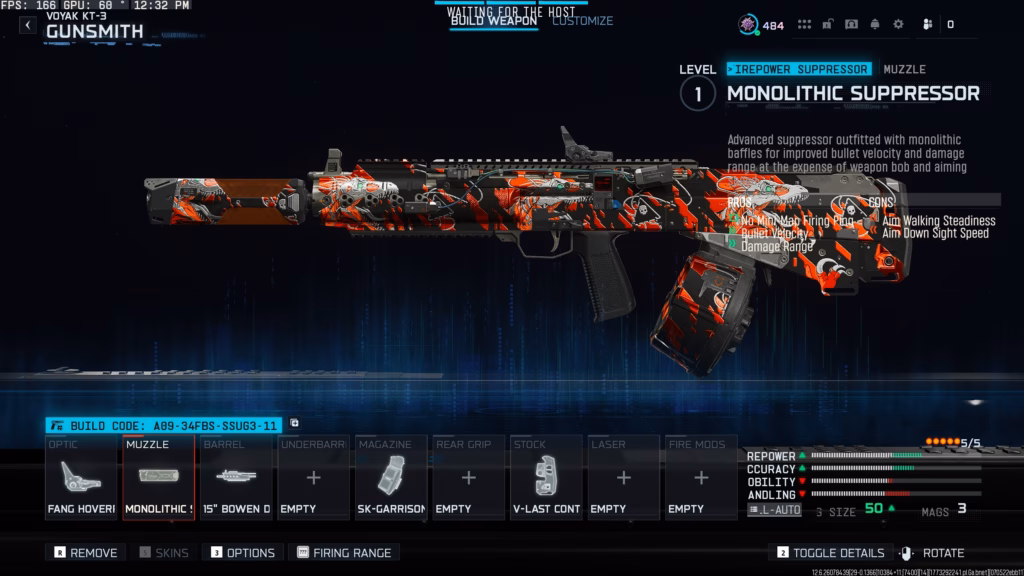Add an attachment to the empty Underbarrel slot
Screen dimensions: 1024x576
(x=313, y=478)
